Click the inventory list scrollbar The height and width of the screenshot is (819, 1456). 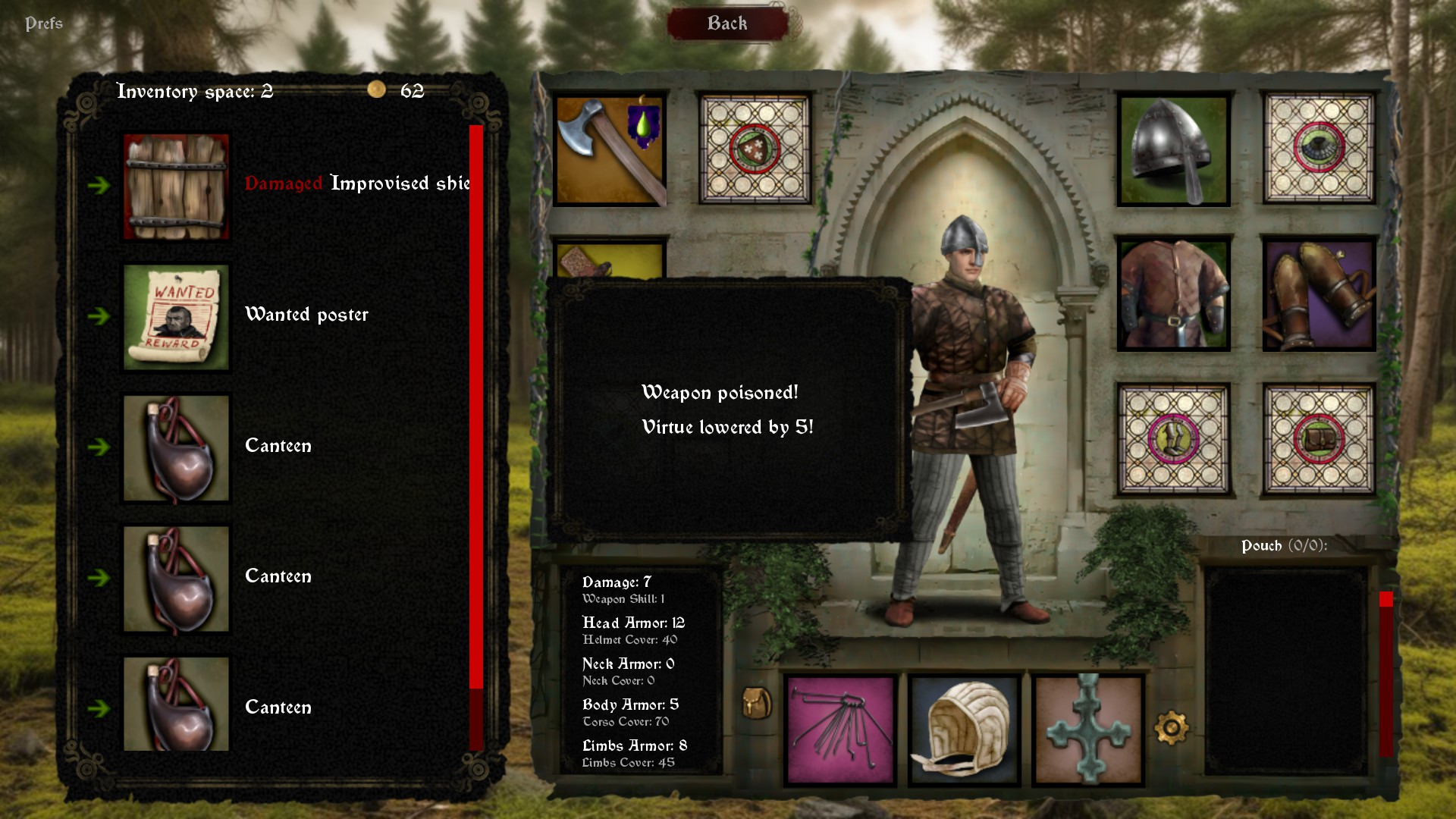(x=476, y=409)
